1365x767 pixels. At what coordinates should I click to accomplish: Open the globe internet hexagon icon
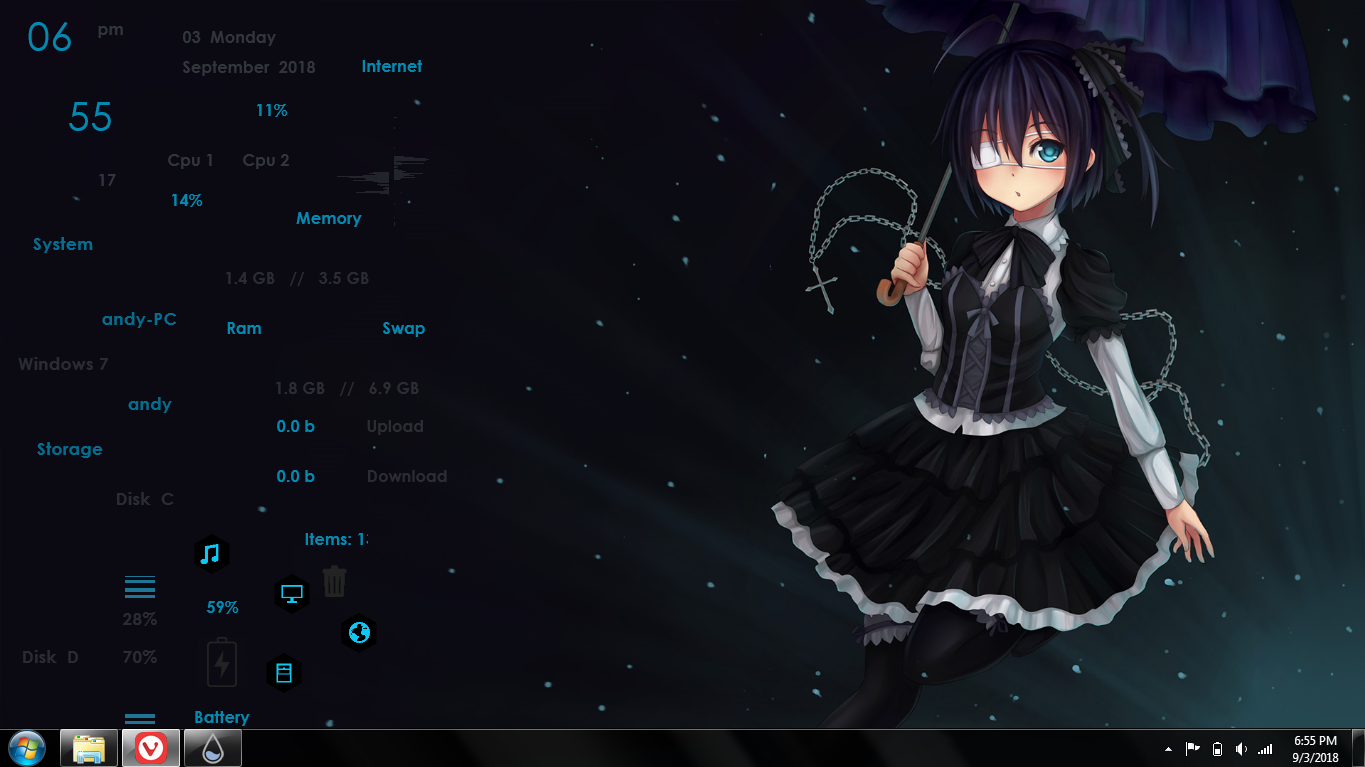coord(358,632)
